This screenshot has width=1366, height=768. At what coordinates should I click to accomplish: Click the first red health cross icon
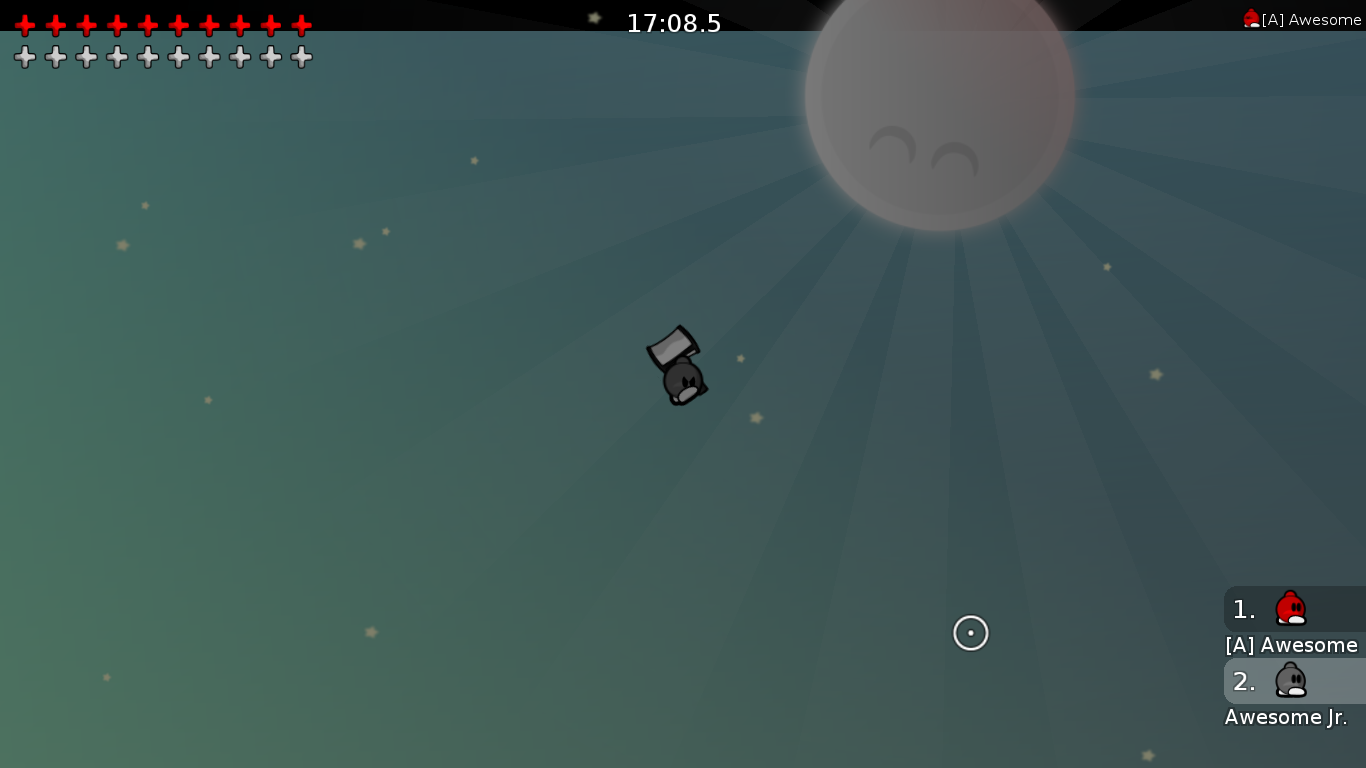click(x=25, y=25)
